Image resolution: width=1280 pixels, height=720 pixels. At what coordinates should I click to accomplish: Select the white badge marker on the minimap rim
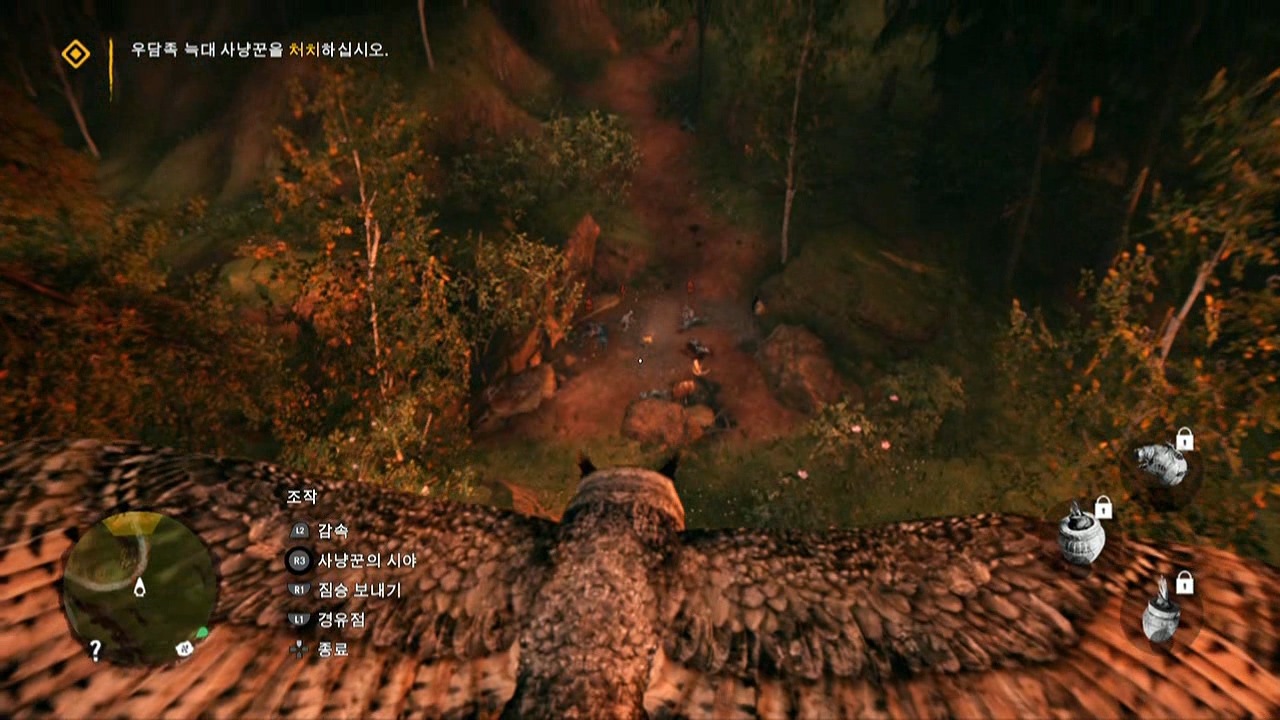184,648
